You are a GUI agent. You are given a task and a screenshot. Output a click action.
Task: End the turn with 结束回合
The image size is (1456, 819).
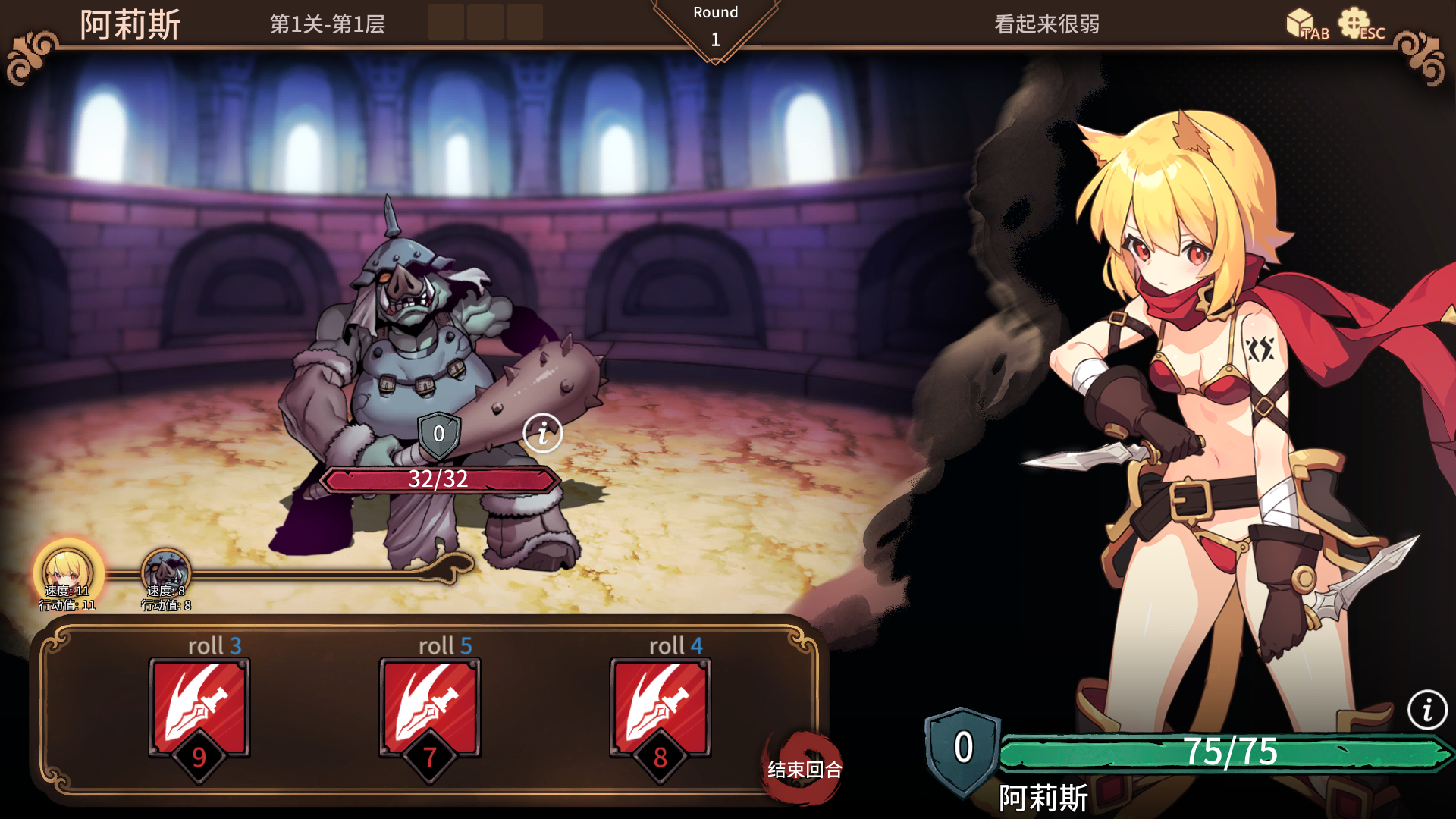[x=804, y=770]
